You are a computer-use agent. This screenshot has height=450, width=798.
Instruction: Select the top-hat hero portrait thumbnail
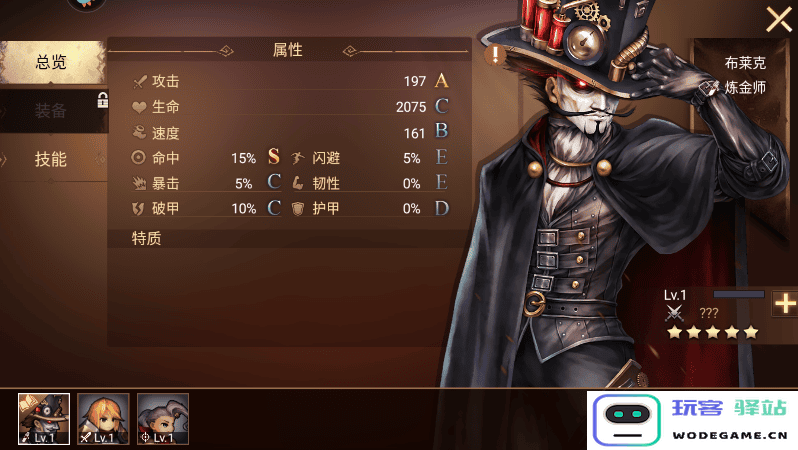click(44, 419)
